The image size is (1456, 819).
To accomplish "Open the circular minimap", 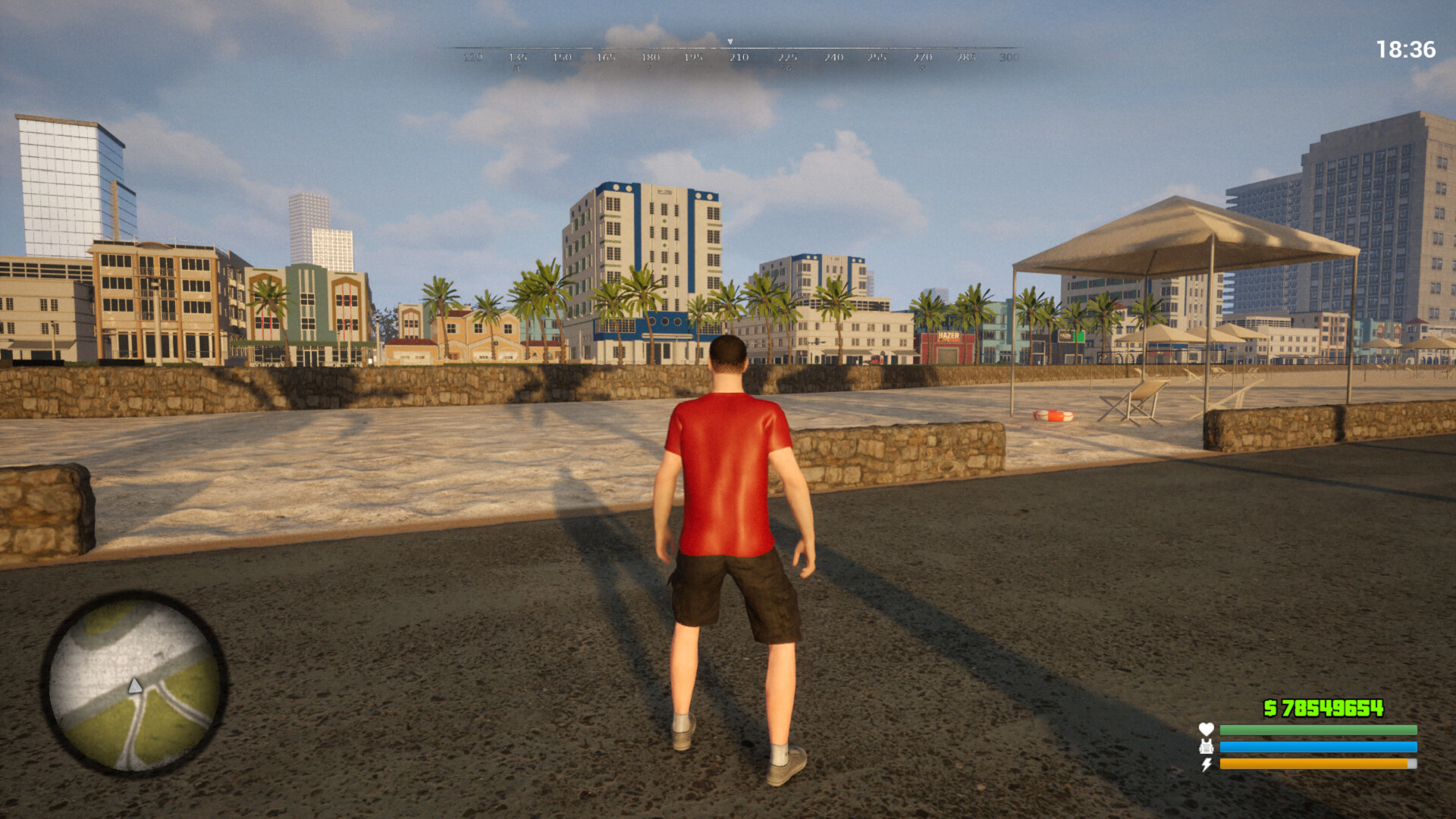I will pyautogui.click(x=135, y=685).
